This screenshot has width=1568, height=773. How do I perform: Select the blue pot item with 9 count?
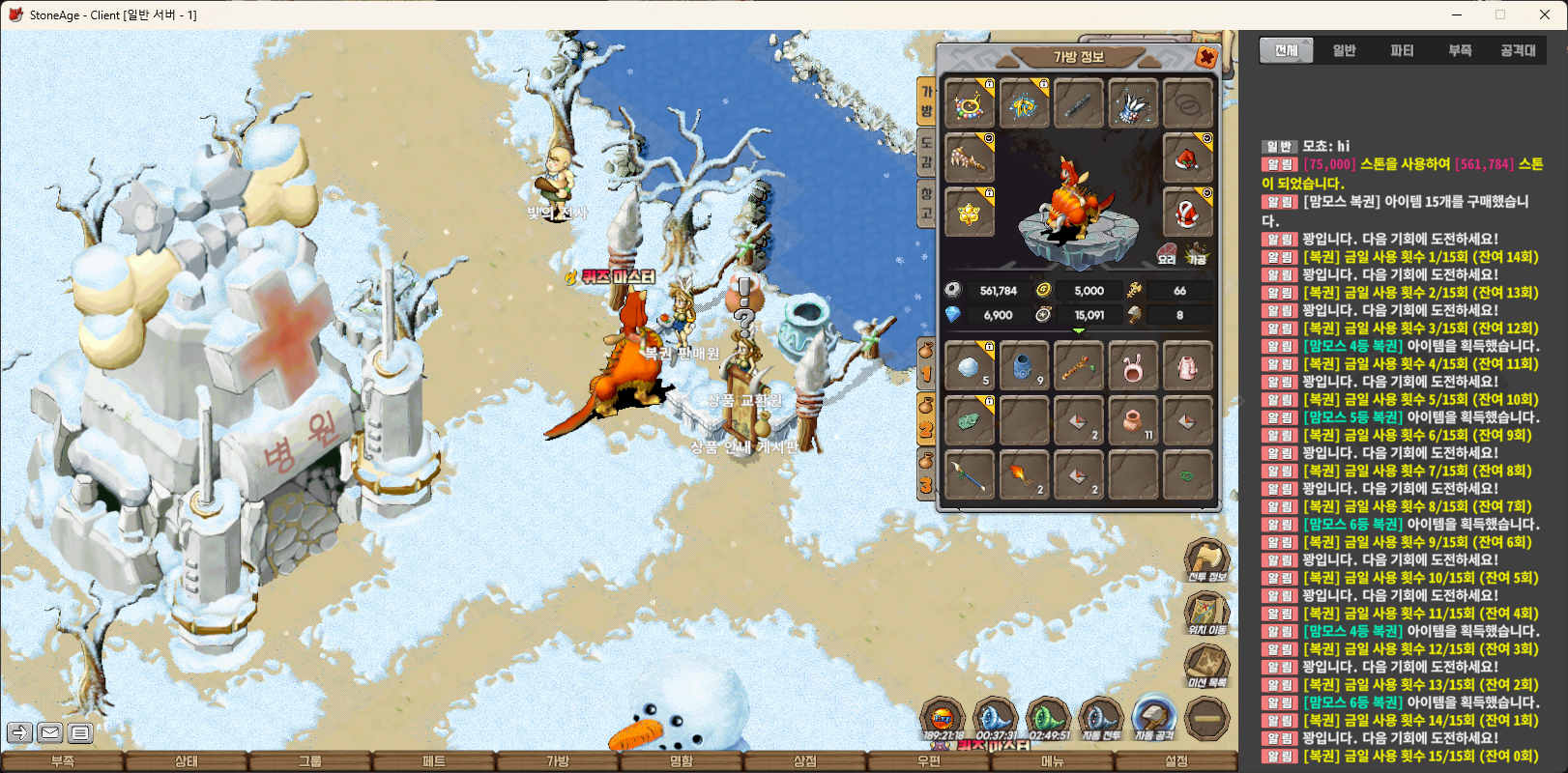coord(1024,367)
